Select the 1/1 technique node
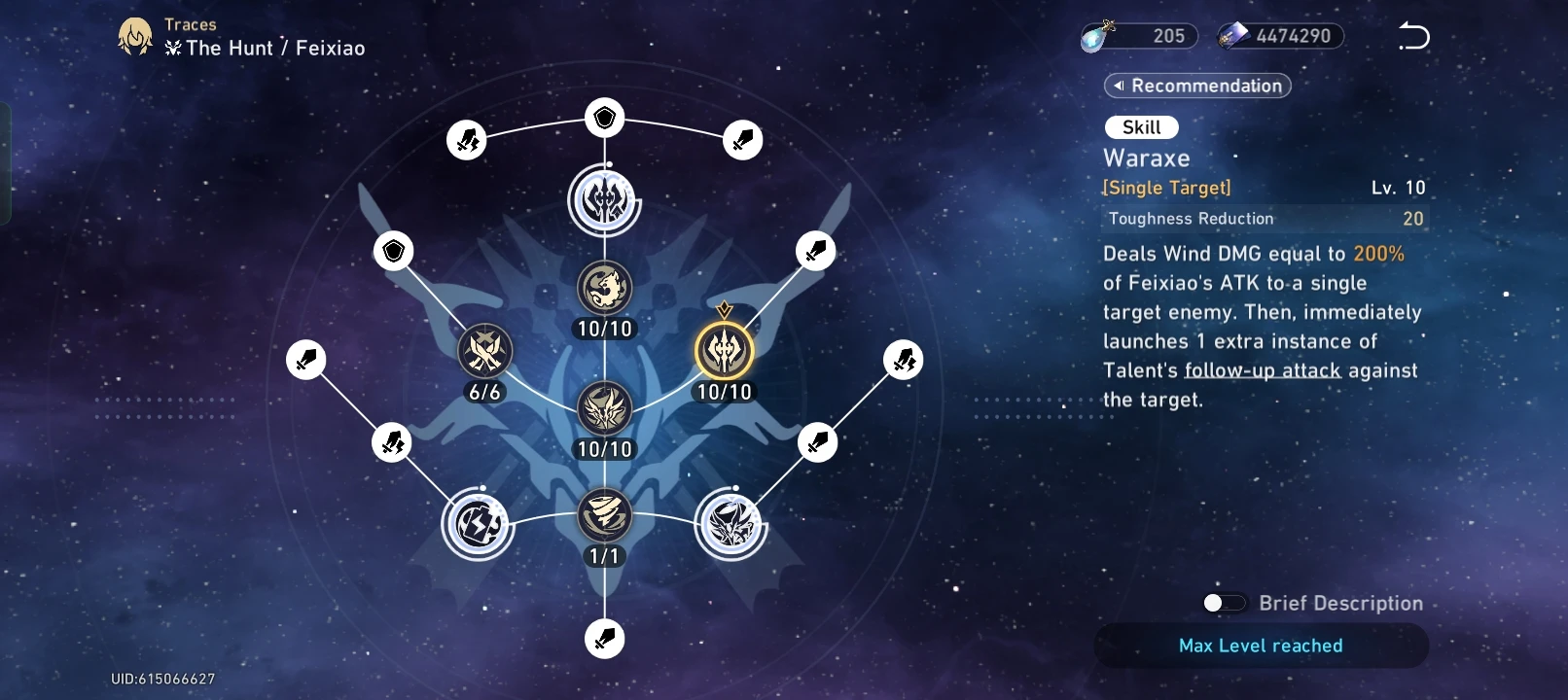 pyautogui.click(x=605, y=515)
